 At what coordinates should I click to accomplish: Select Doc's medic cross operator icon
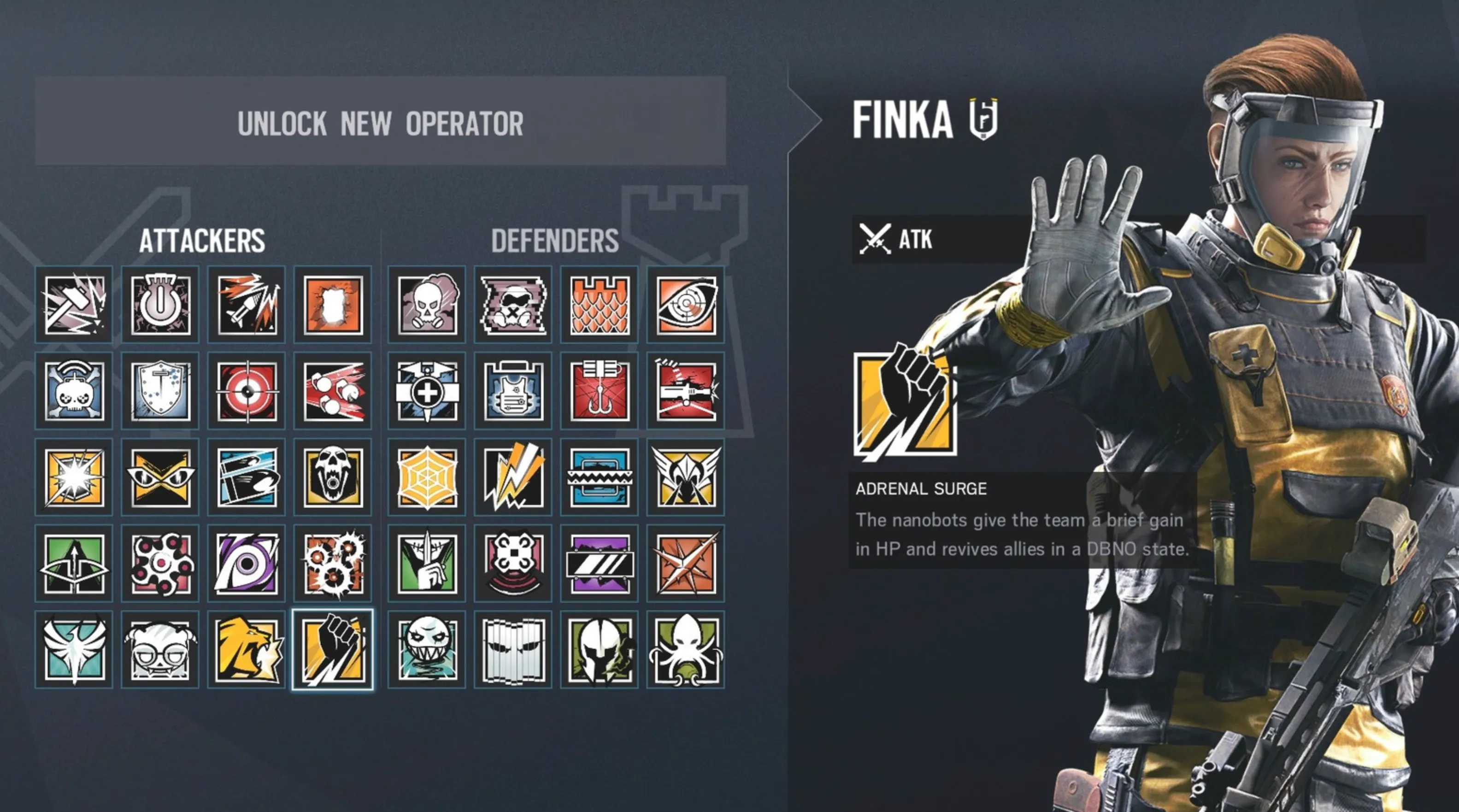coord(426,391)
